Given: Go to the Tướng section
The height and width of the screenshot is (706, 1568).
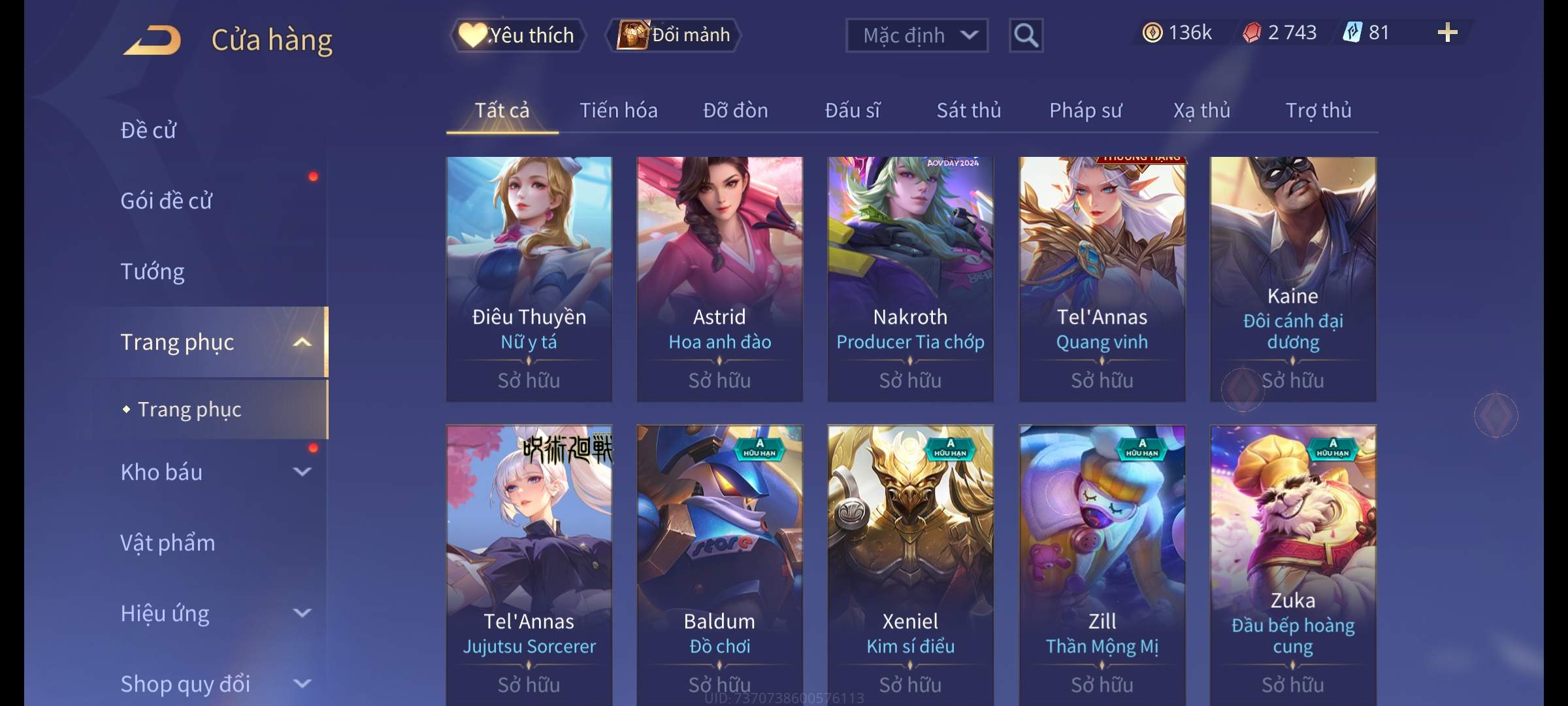Looking at the screenshot, I should (152, 271).
